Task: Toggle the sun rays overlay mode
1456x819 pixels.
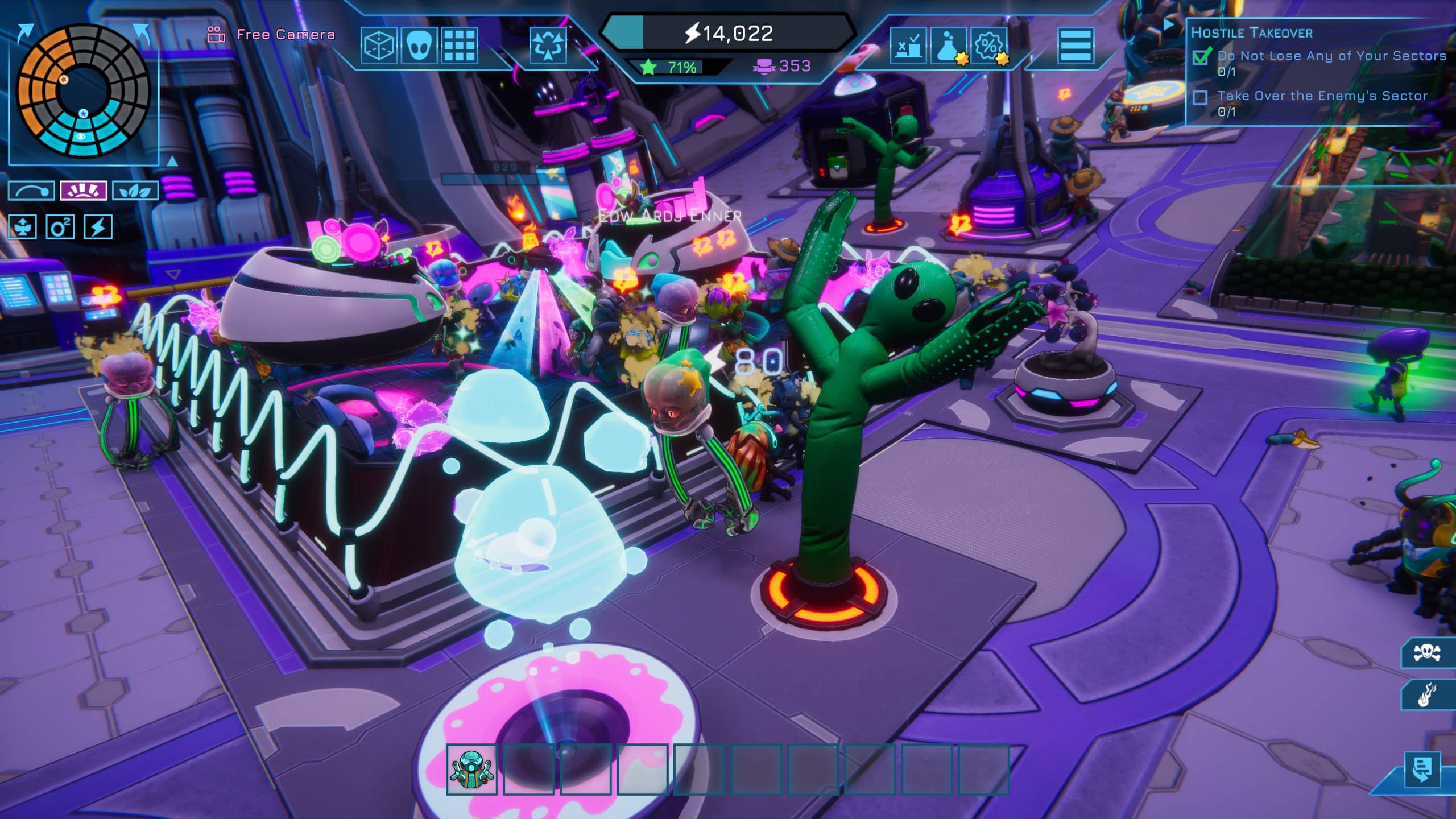Action: [x=83, y=192]
